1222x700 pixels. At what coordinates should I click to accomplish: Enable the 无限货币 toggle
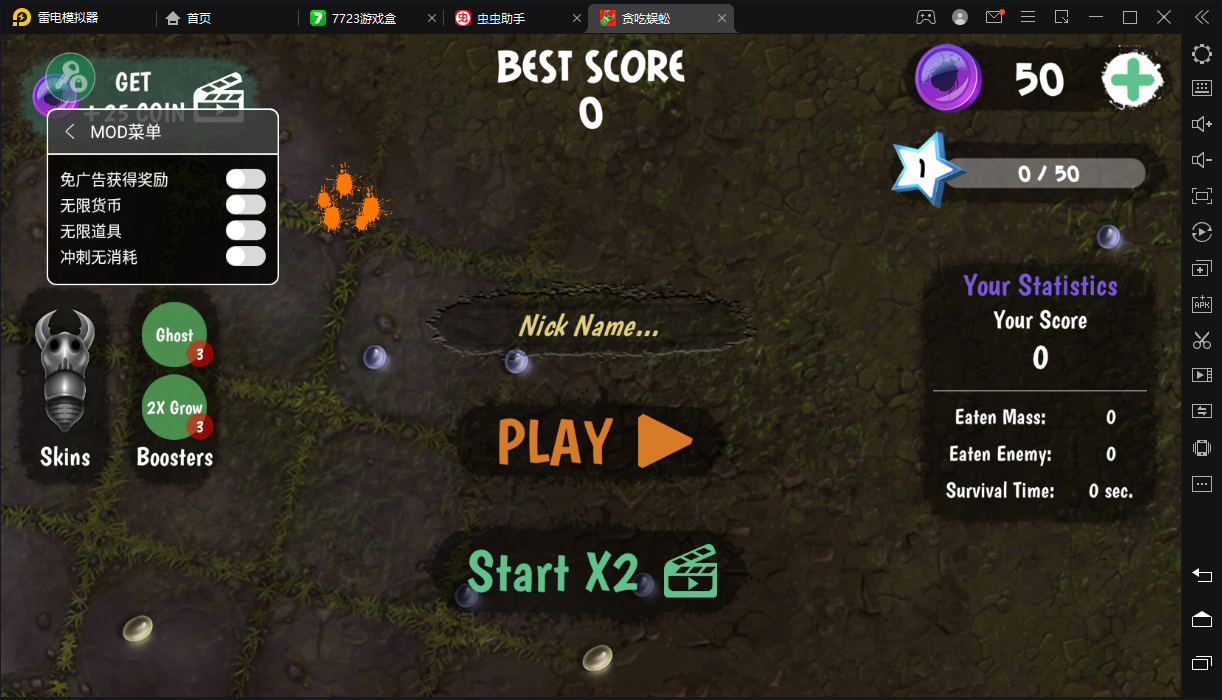tap(245, 205)
